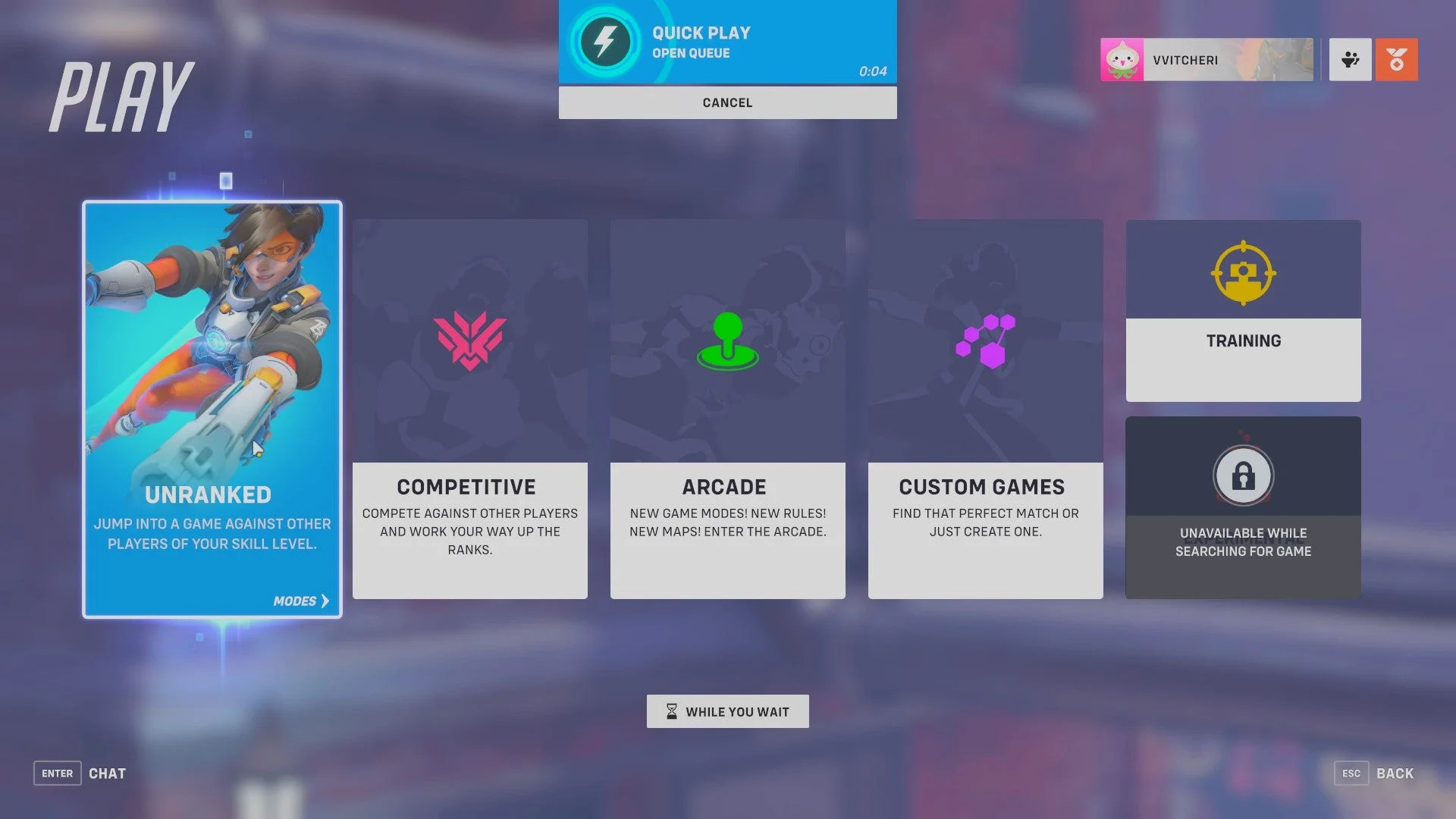Image resolution: width=1456 pixels, height=819 pixels.
Task: Select the pink Competitive rank icon
Action: point(470,341)
